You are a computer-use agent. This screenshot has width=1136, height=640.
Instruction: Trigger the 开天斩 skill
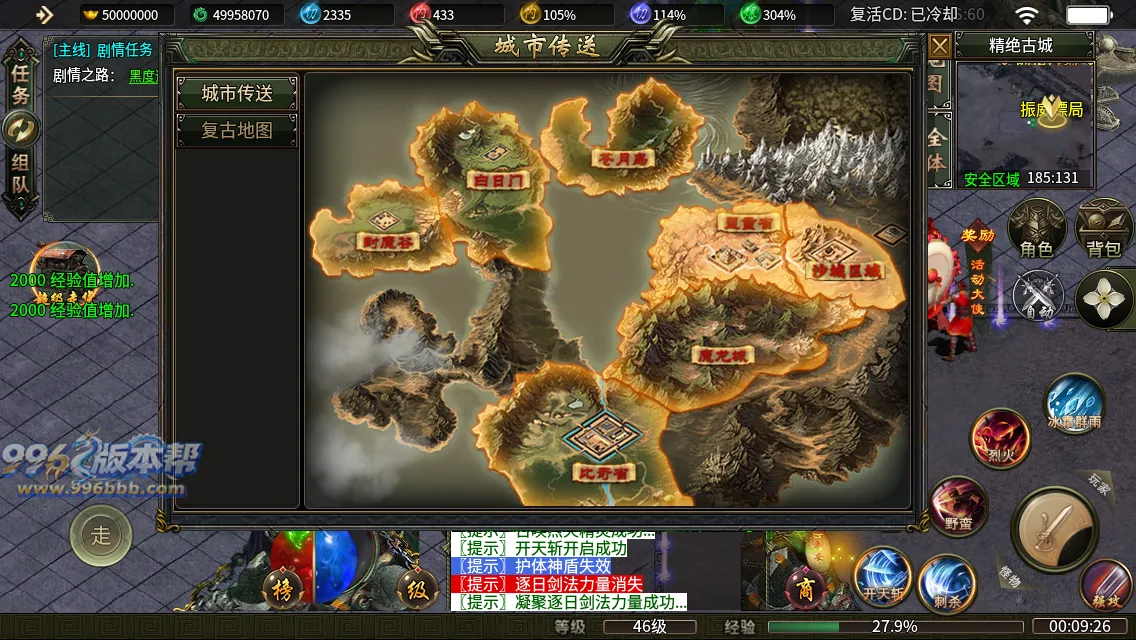[x=880, y=577]
